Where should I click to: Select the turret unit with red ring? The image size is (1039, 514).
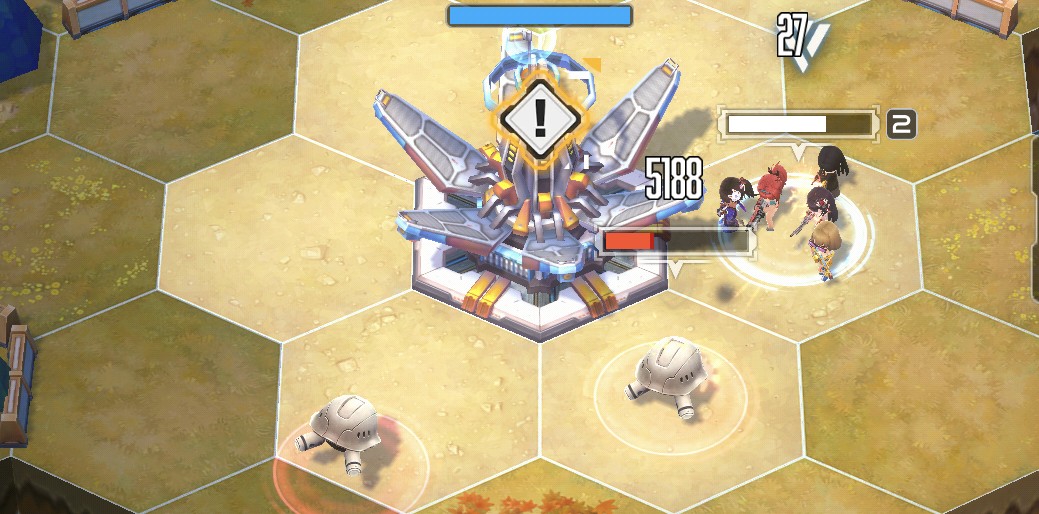pos(345,431)
